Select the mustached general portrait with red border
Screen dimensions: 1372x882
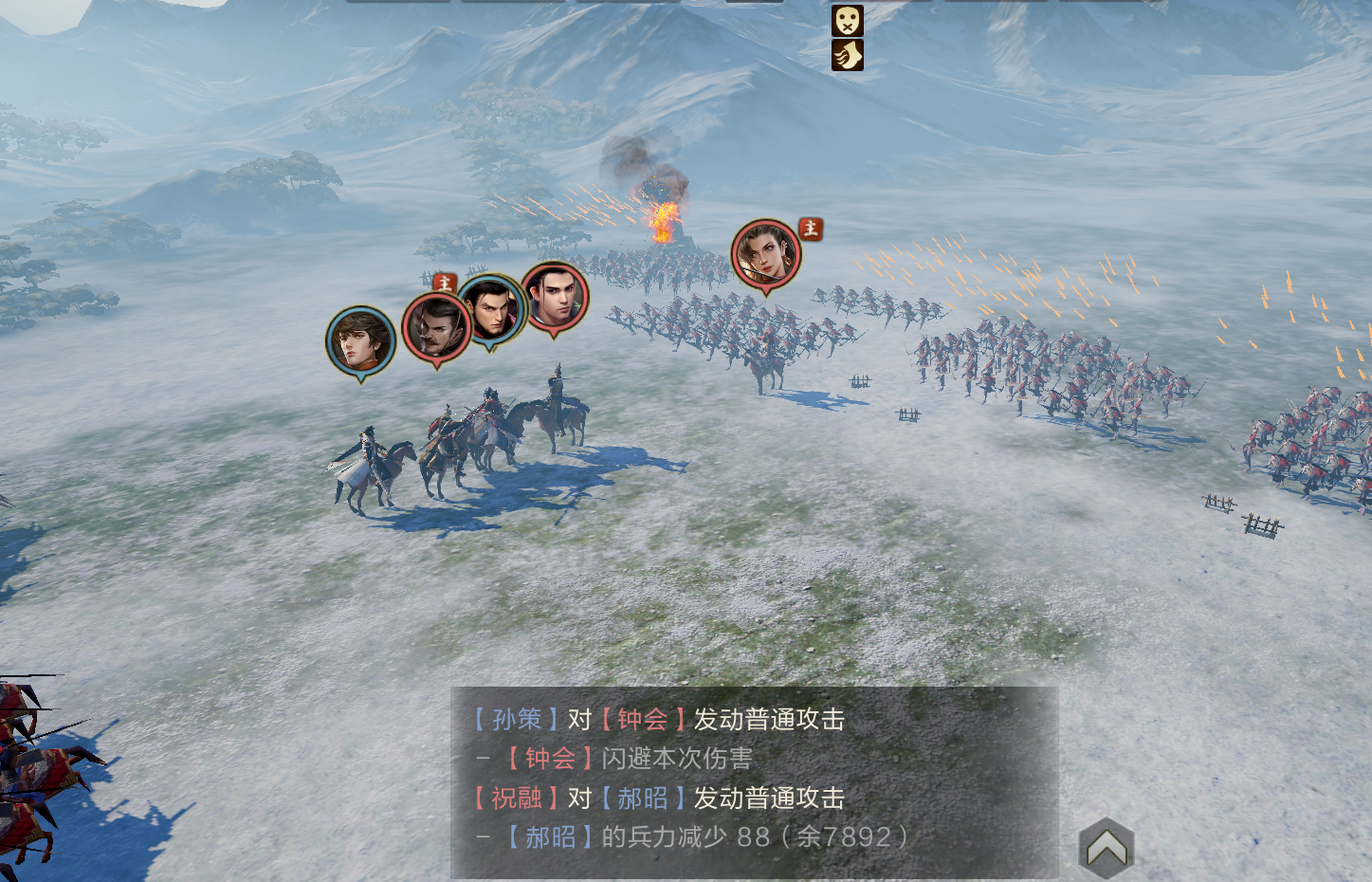click(436, 327)
